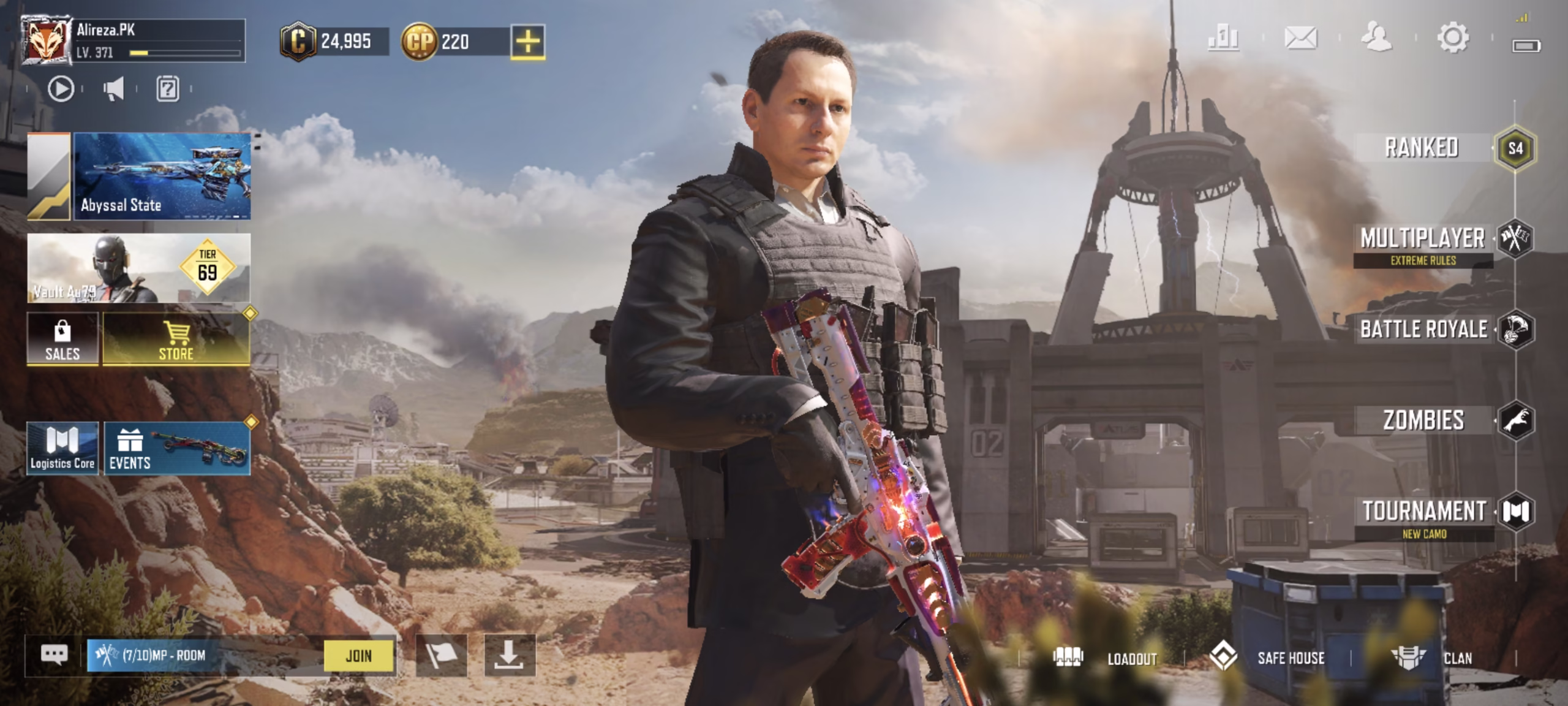Open Logistics Core

coord(62,449)
